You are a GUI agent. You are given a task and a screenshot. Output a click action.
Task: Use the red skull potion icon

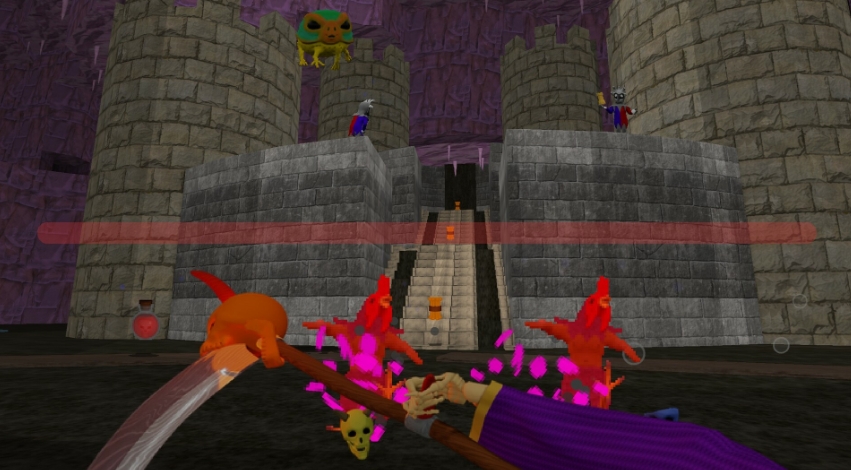point(146,322)
